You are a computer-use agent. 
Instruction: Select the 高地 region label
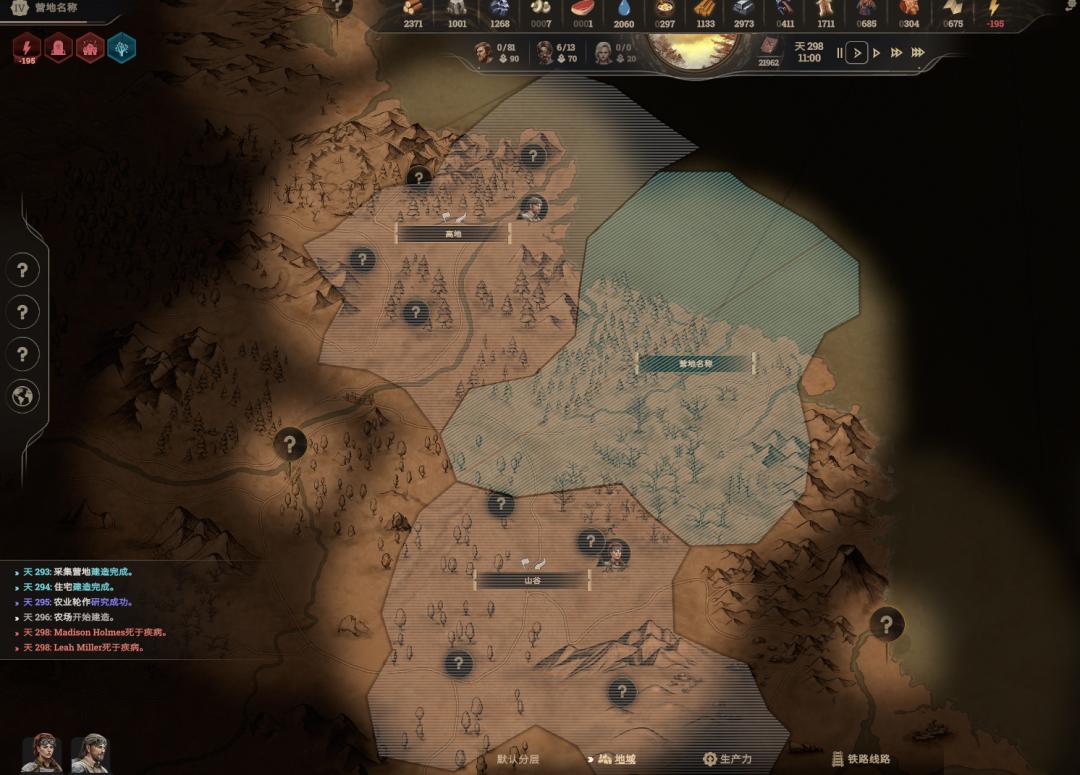(453, 233)
